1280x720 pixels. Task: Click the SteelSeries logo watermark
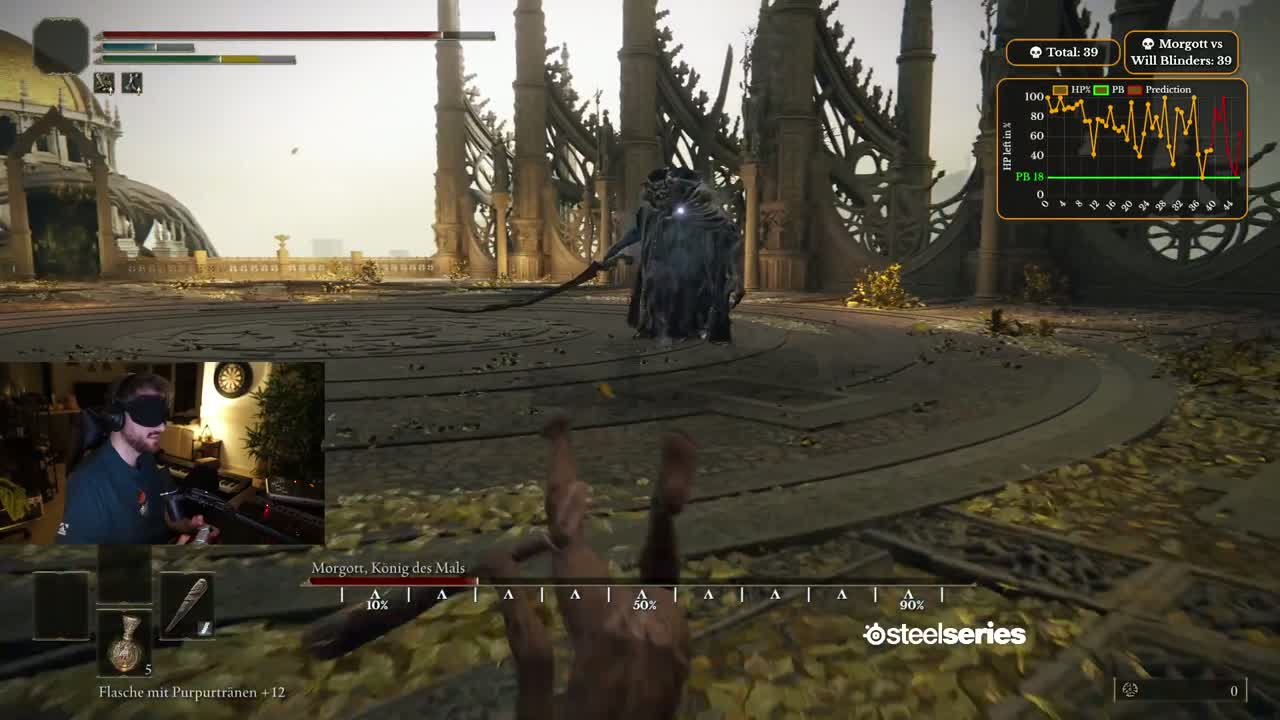point(942,632)
